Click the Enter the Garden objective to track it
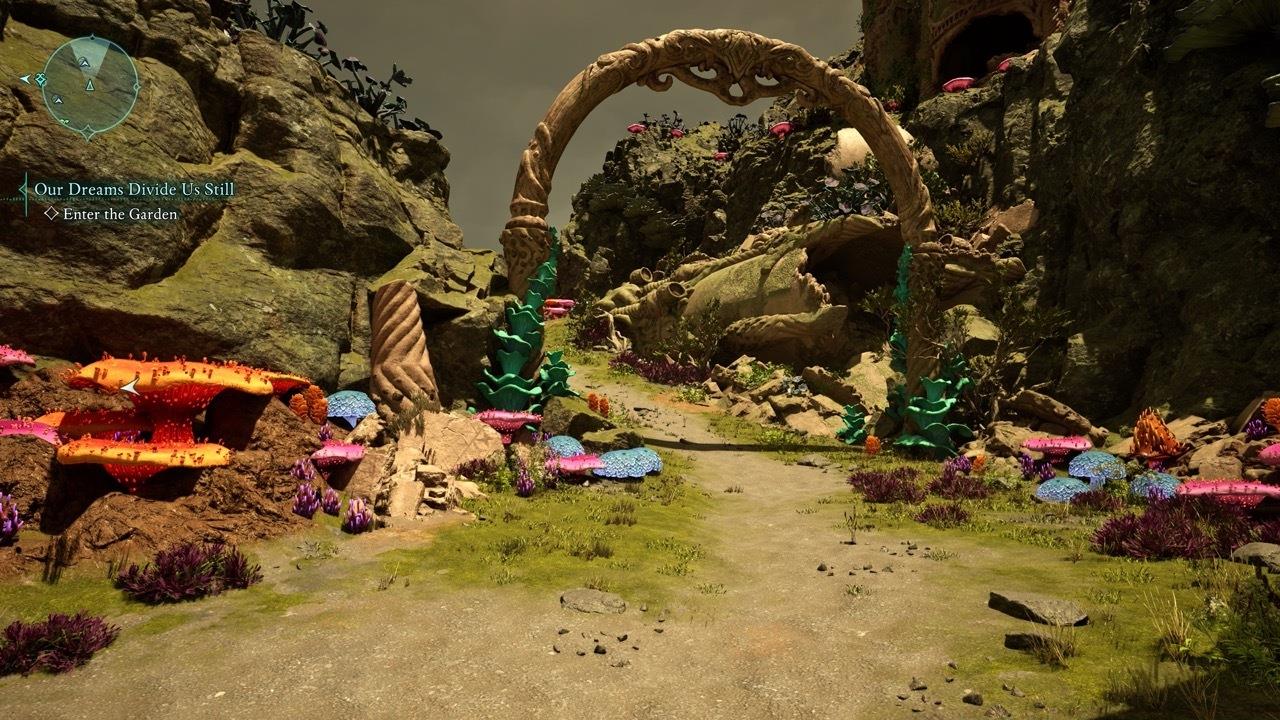This screenshot has width=1280, height=720. pyautogui.click(x=120, y=214)
